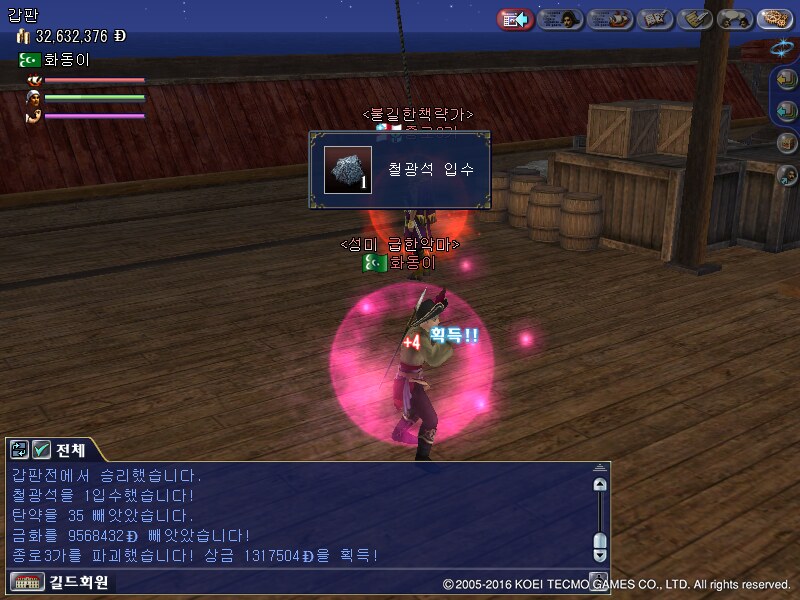Click the chat log scroll-down arrow
Image resolution: width=800 pixels, height=600 pixels.
pyautogui.click(x=599, y=553)
